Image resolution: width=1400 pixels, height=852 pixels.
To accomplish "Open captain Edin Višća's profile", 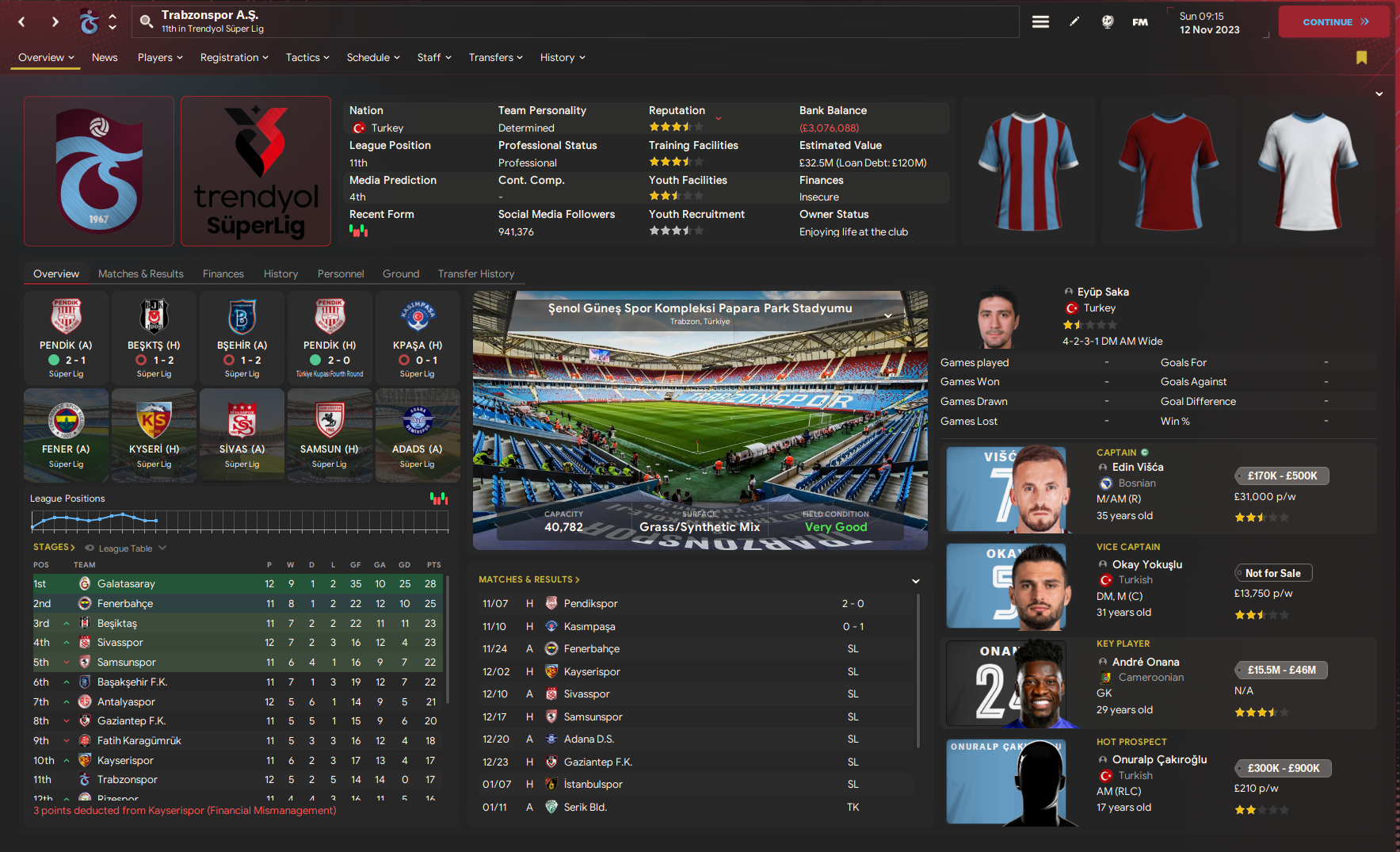I will (1138, 468).
